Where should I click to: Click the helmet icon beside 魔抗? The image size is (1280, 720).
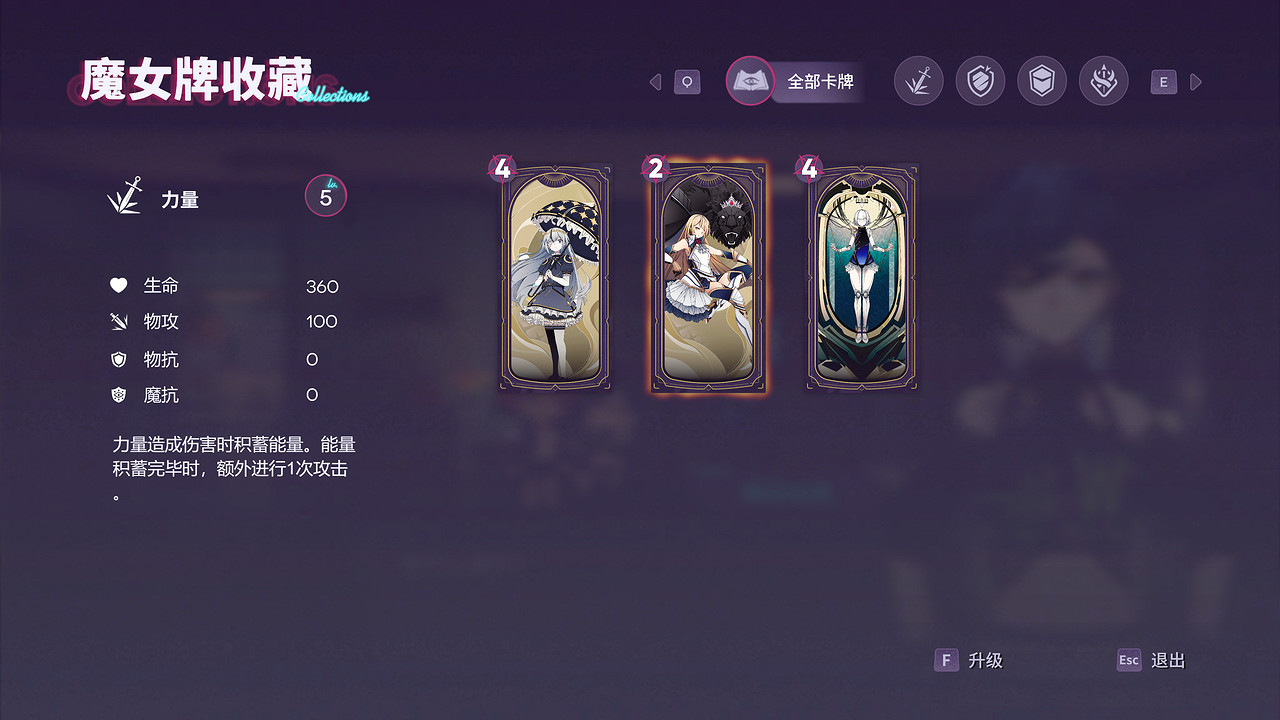[x=119, y=394]
